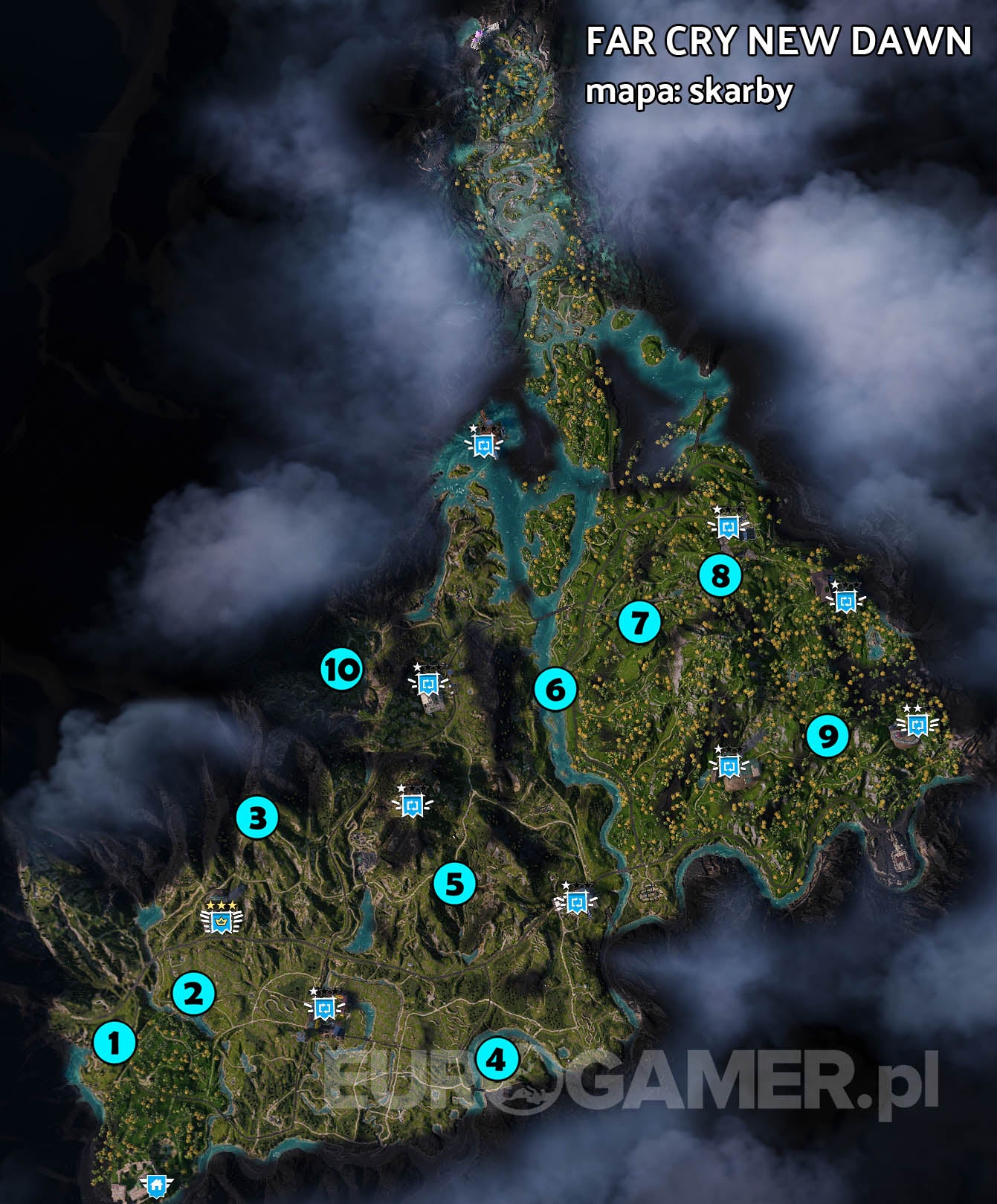Click treasure marker number 6

tap(555, 690)
